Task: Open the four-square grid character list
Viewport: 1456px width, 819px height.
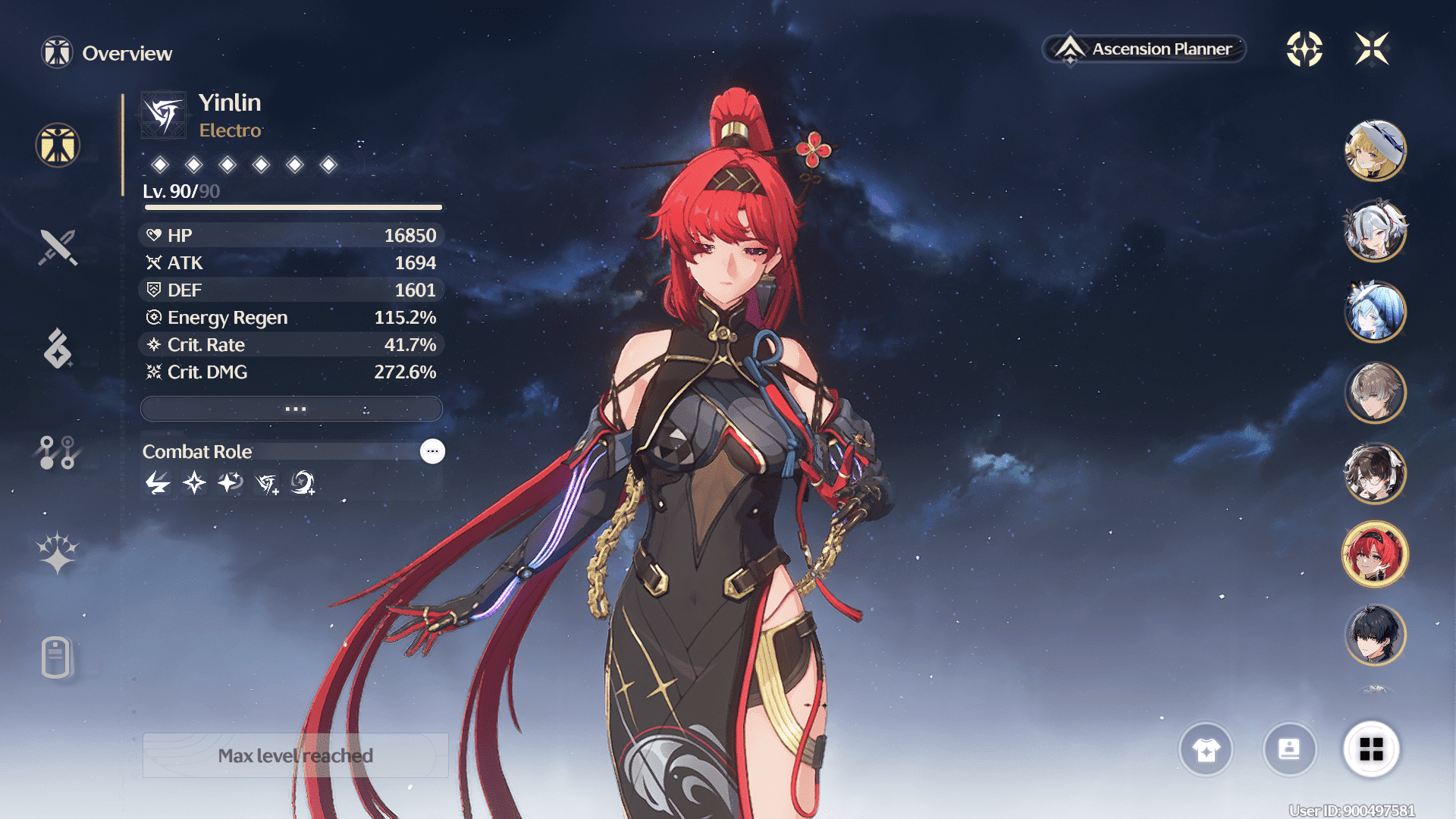Action: click(1371, 749)
